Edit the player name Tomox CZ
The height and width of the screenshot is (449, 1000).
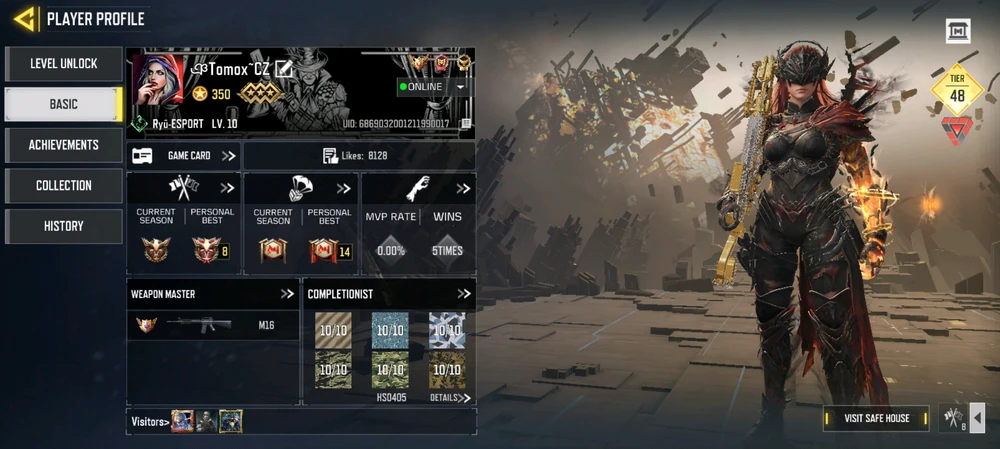click(284, 68)
